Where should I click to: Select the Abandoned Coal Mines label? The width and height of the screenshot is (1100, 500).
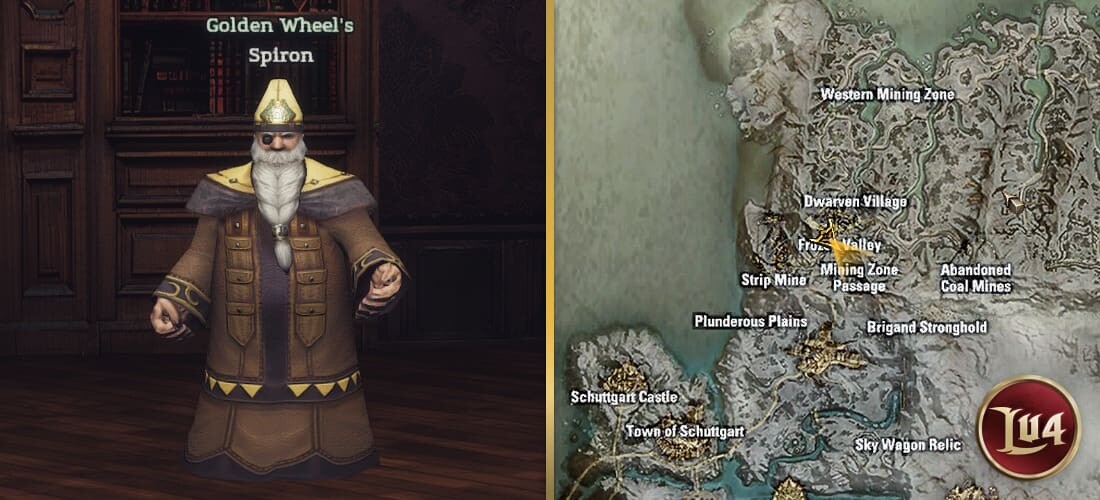coord(976,278)
